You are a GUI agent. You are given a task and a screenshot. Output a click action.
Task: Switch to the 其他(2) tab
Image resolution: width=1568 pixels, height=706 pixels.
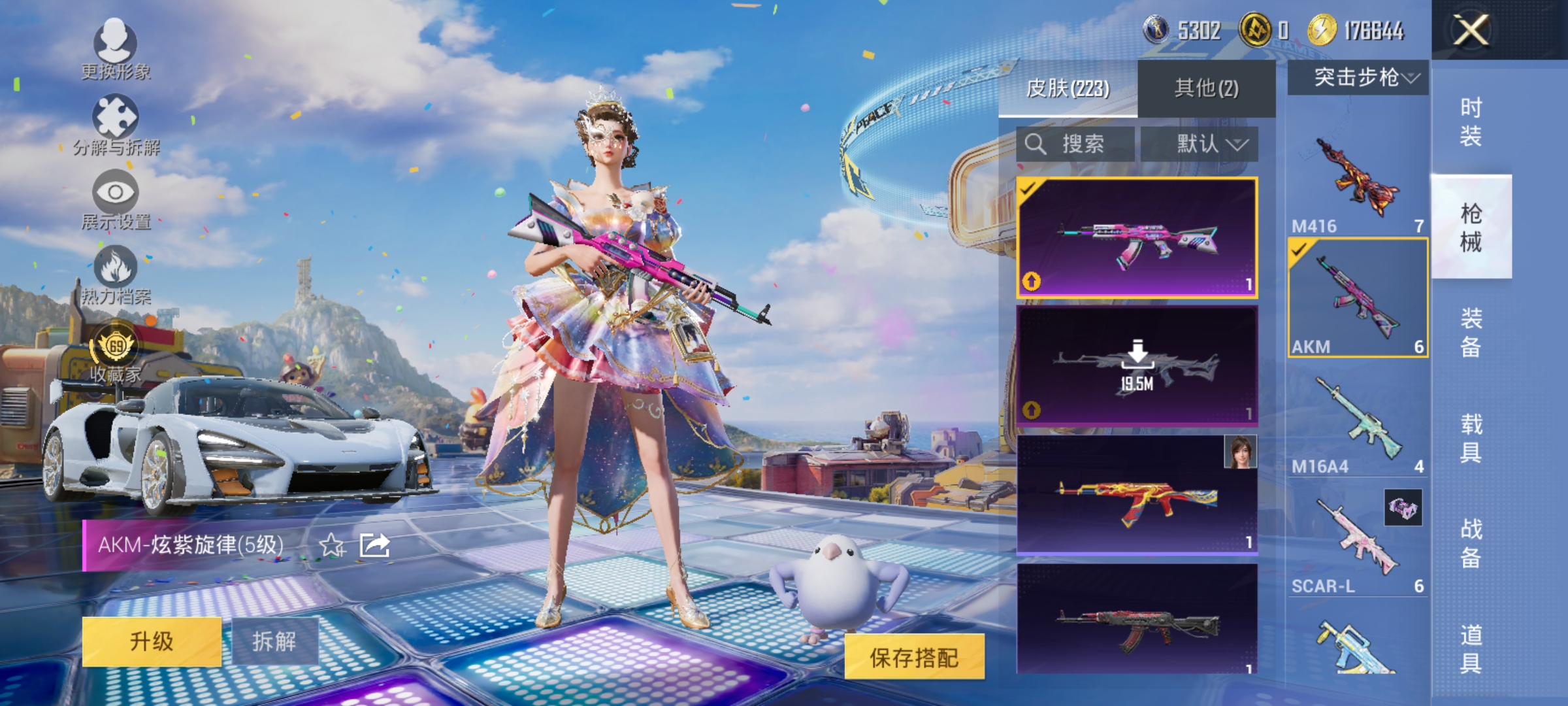pyautogui.click(x=1205, y=88)
